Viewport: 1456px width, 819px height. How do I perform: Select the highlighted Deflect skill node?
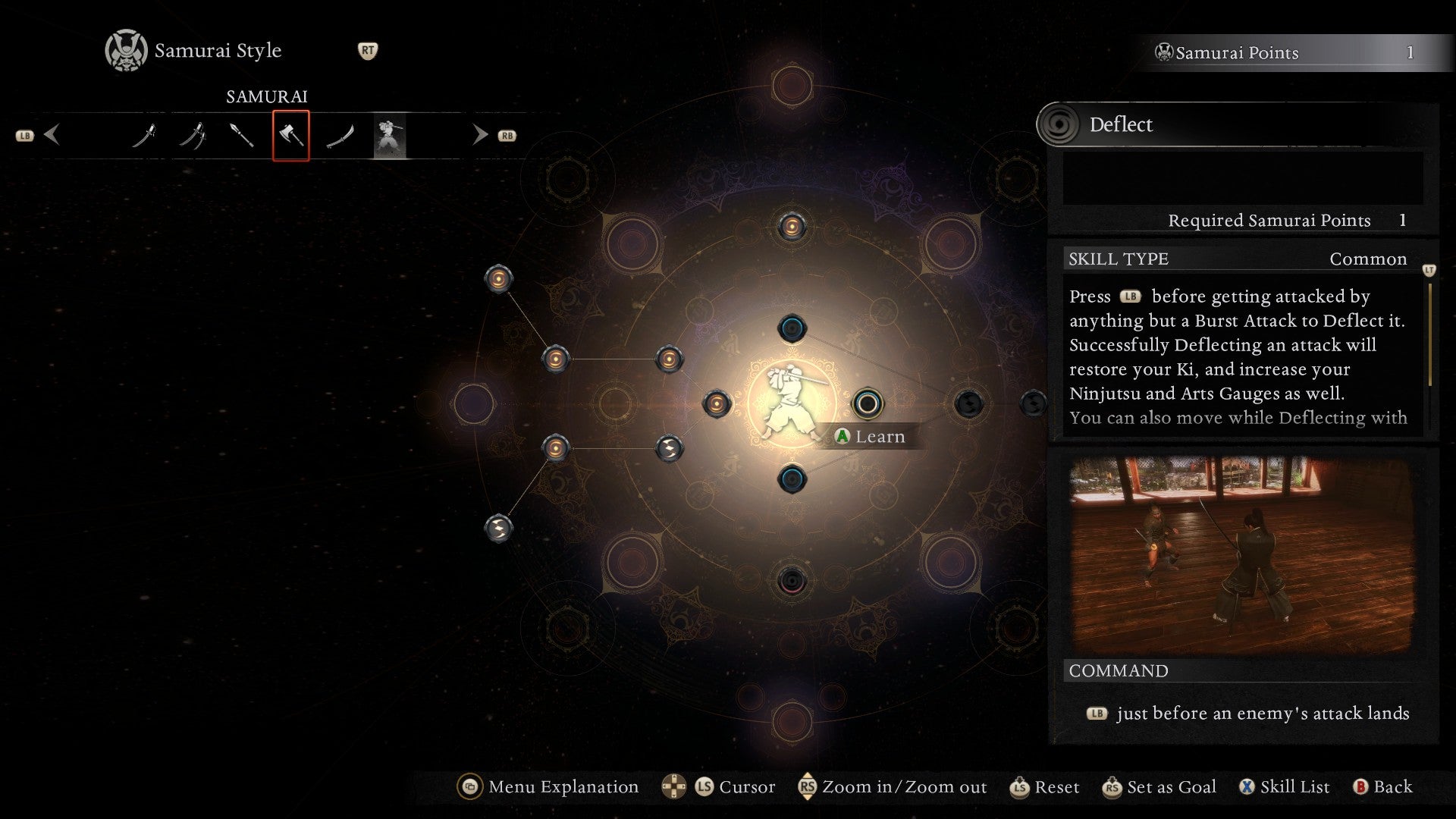tap(868, 403)
